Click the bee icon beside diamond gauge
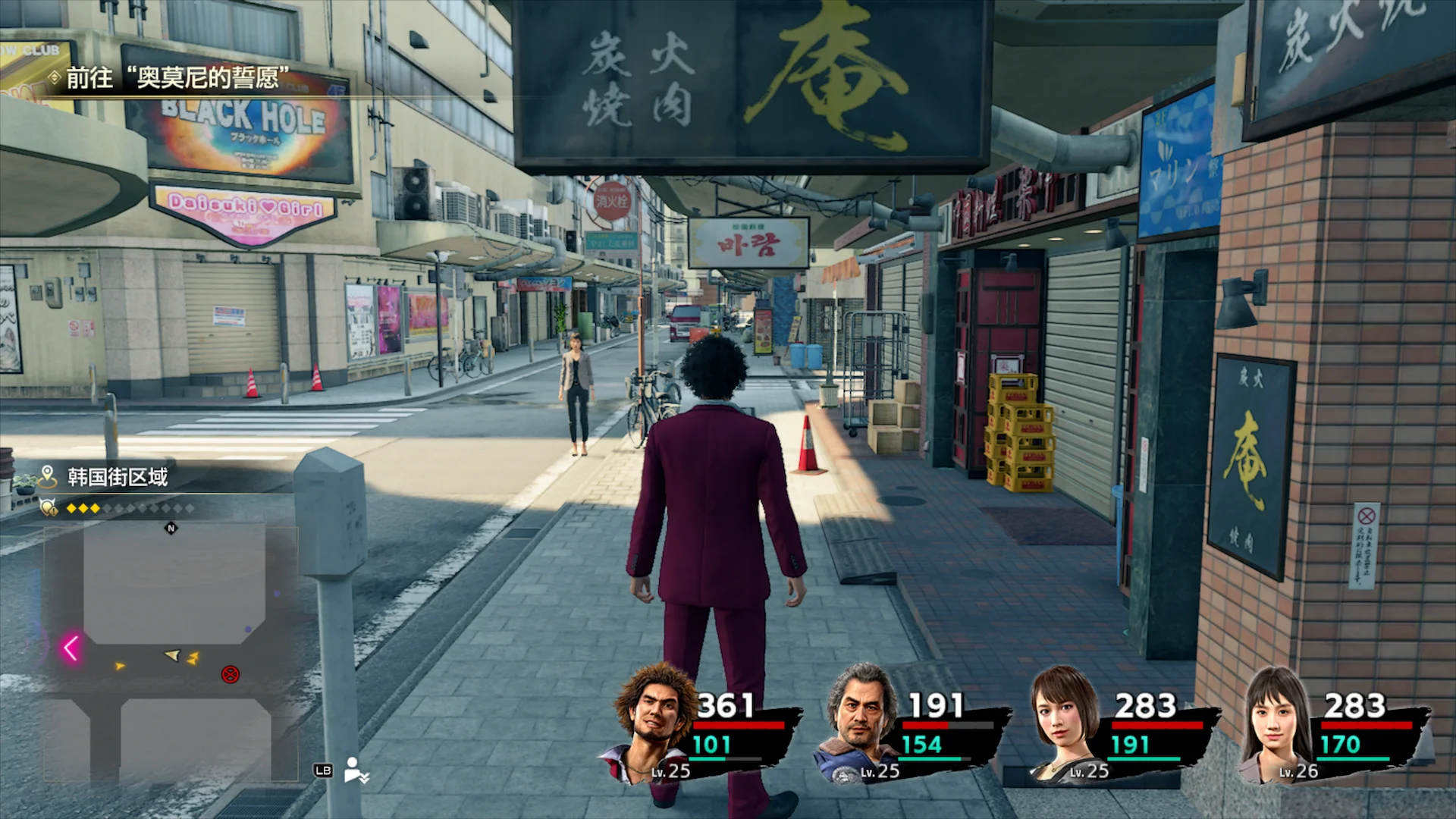 pos(49,507)
